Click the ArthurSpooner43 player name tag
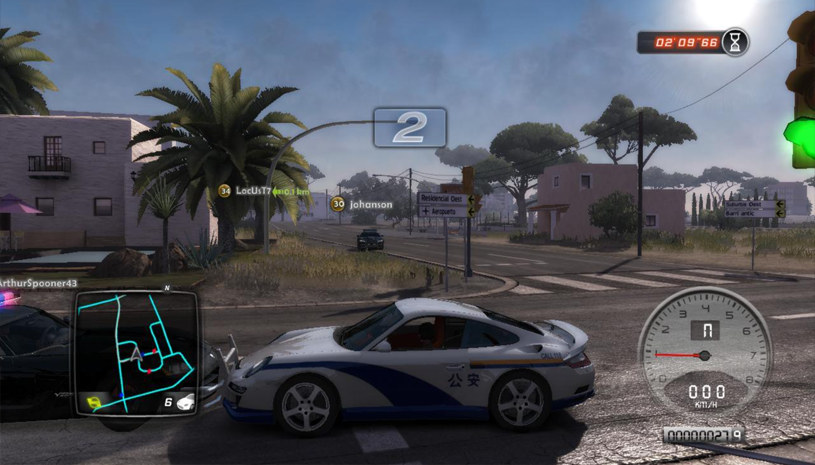This screenshot has height=465, width=815. pyautogui.click(x=37, y=285)
